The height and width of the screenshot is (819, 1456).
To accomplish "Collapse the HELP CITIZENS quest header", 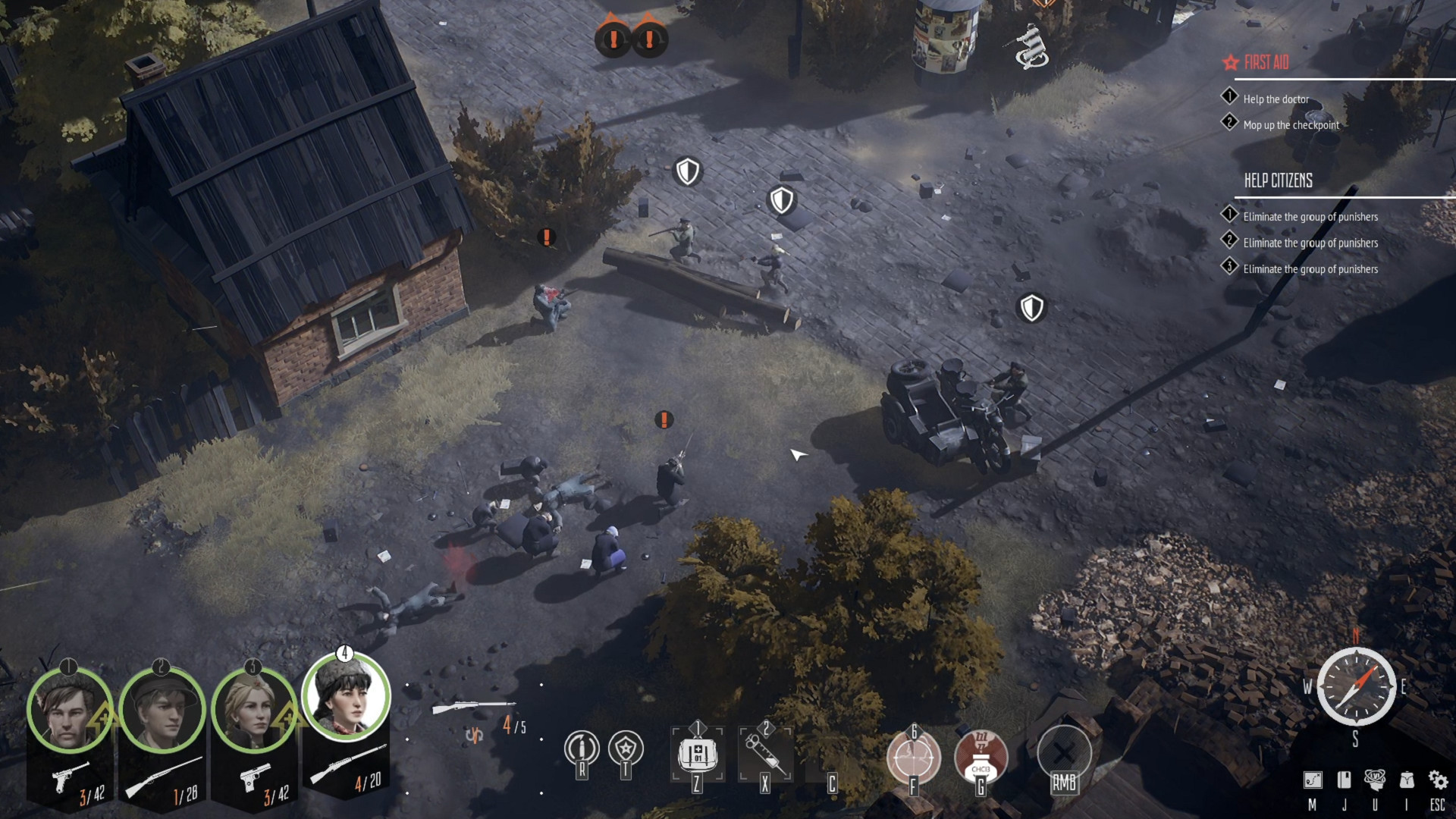I will click(x=1280, y=180).
